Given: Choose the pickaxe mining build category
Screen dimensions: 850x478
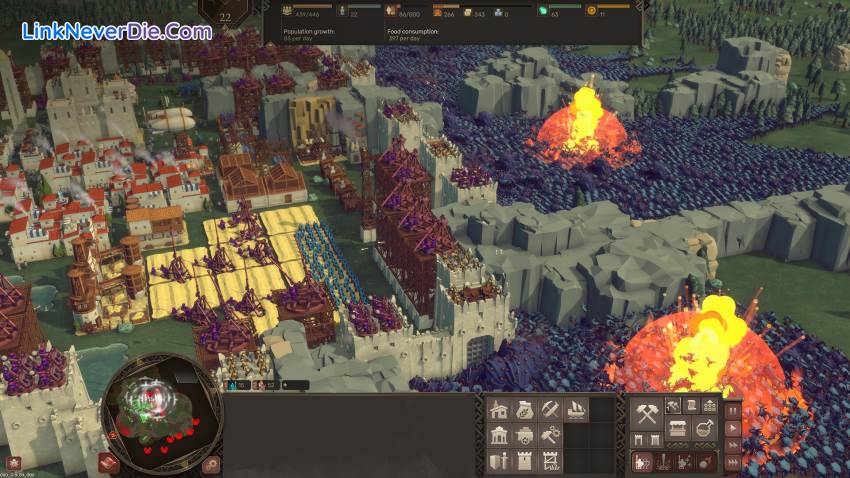Looking at the screenshot, I should [550, 410].
